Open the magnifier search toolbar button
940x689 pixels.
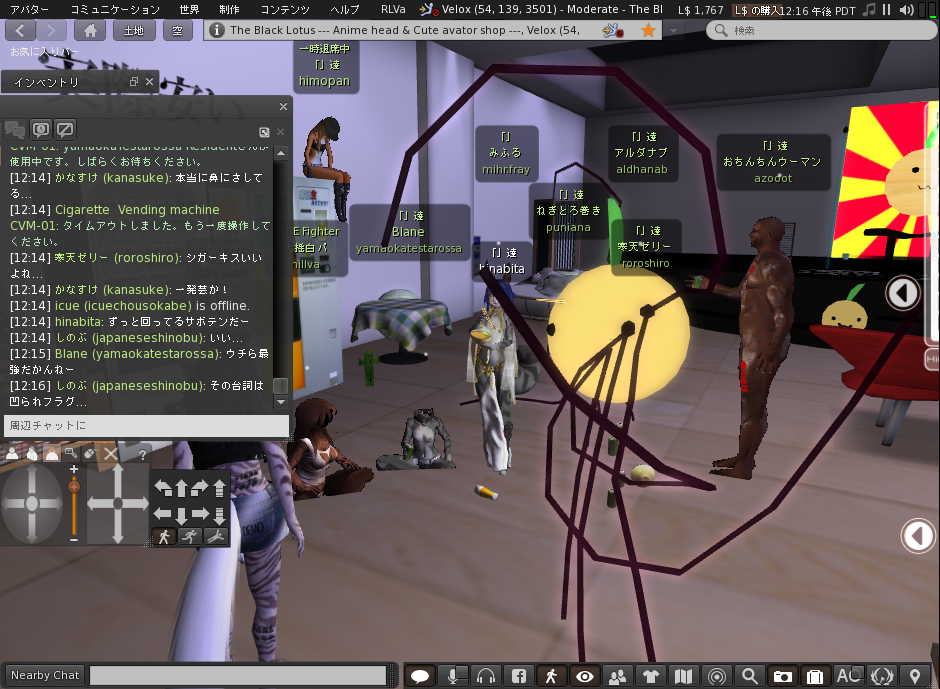pyautogui.click(x=749, y=676)
